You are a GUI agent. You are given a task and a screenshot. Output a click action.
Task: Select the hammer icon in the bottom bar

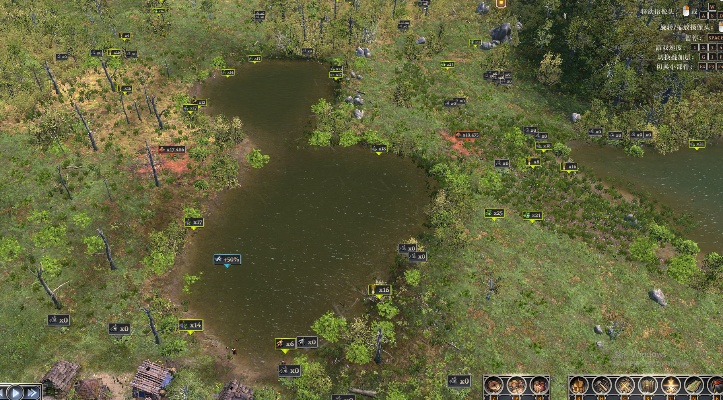pos(601,385)
